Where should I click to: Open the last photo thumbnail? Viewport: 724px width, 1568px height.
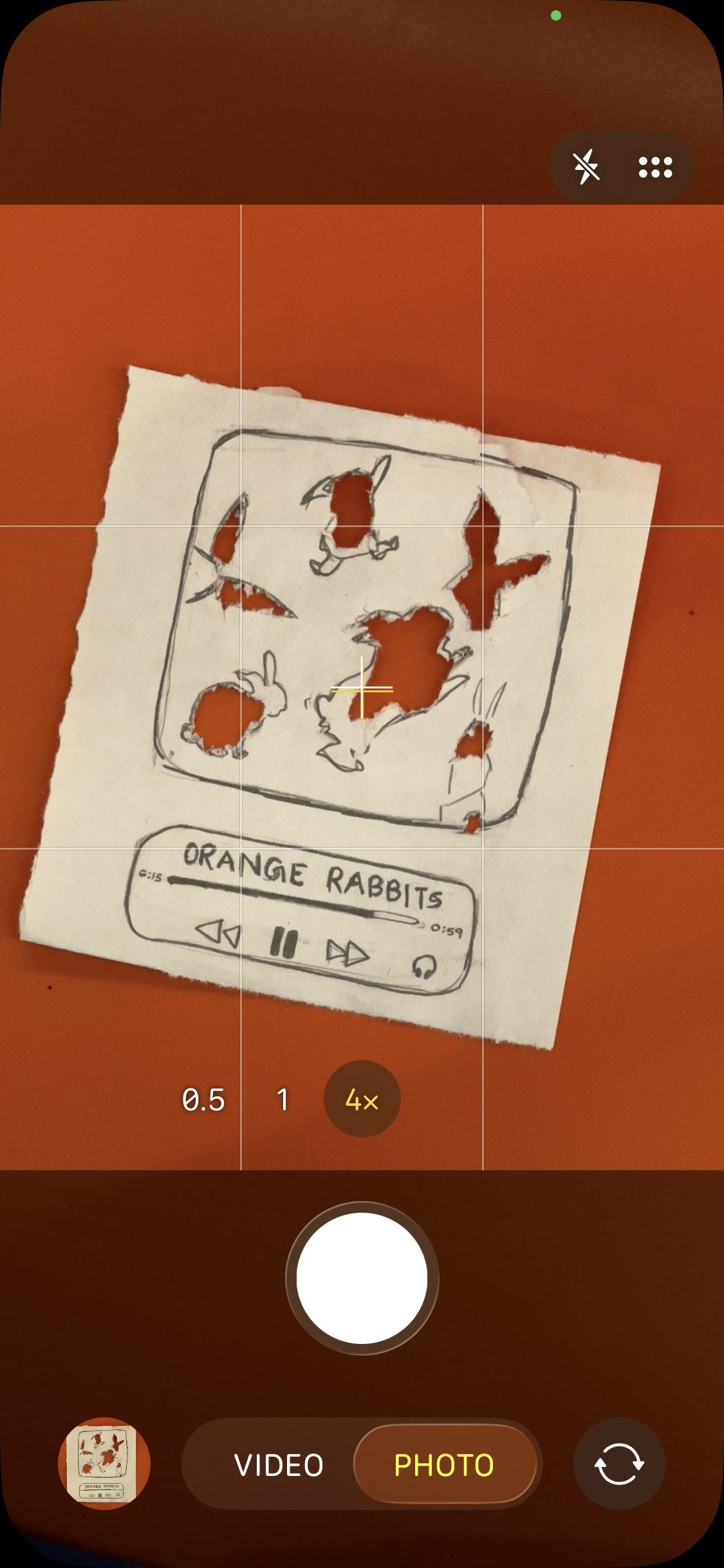pyautogui.click(x=104, y=1464)
